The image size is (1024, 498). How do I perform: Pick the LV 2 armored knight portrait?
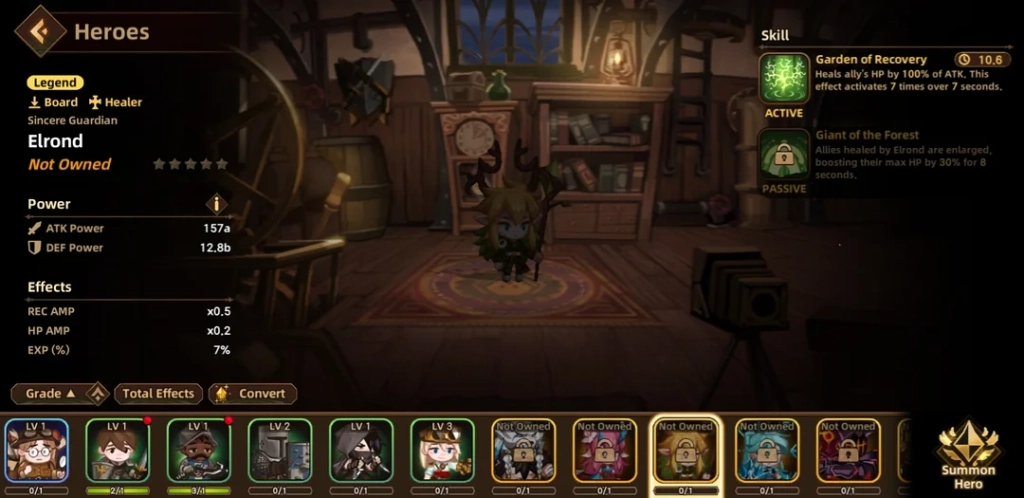280,450
